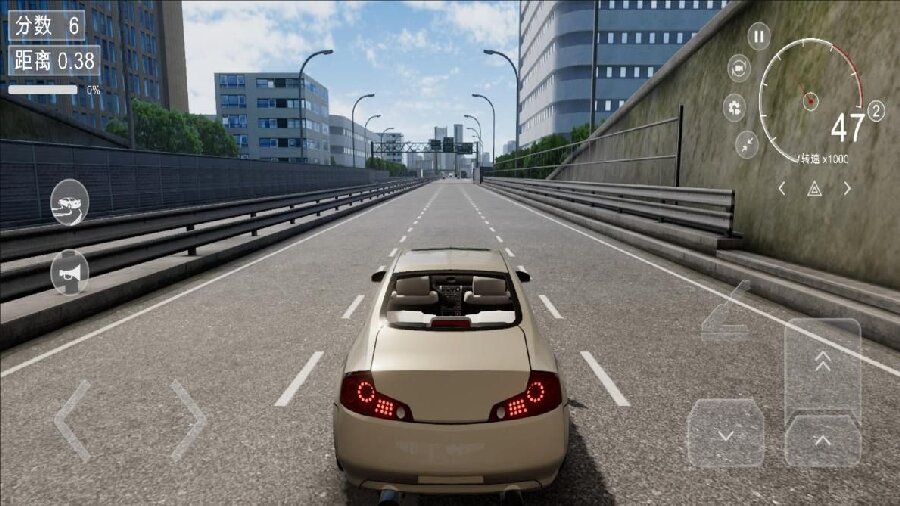Activate the right turn signal arrow
Image resolution: width=900 pixels, height=506 pixels.
tap(847, 188)
